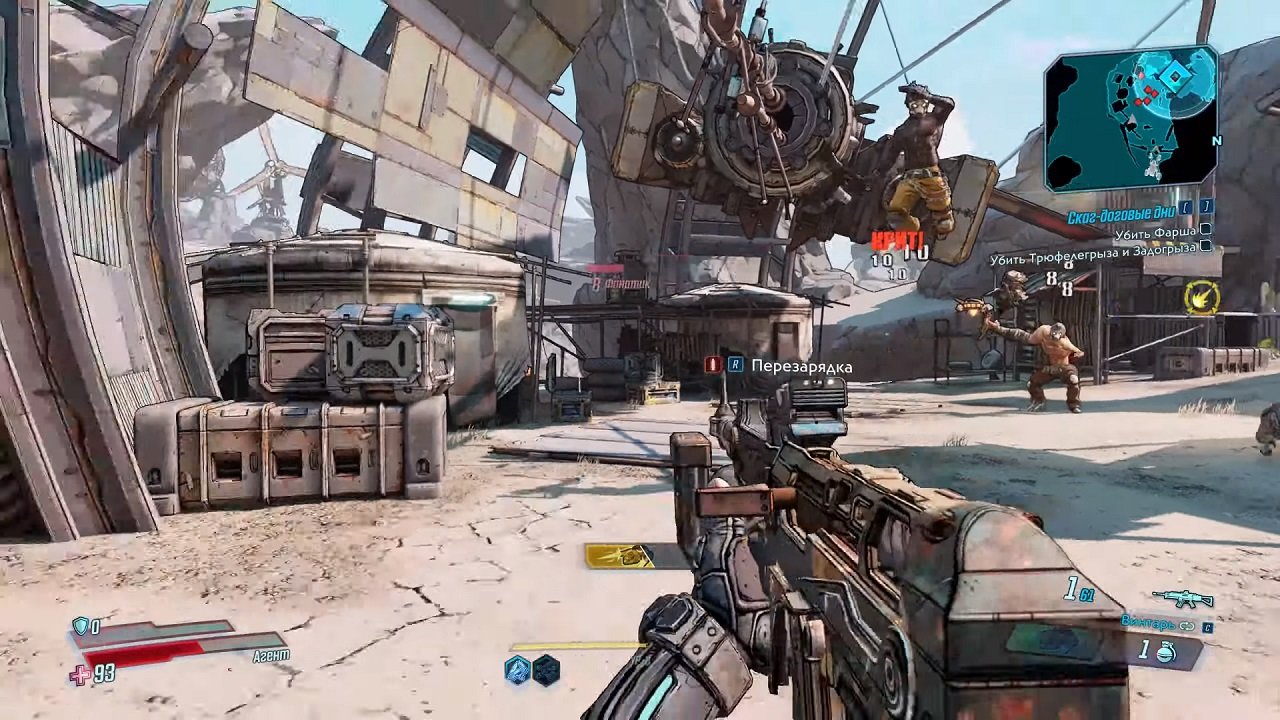This screenshot has width=1280, height=720.
Task: Click the grenade icon near the ammo count
Action: [x=1165, y=652]
